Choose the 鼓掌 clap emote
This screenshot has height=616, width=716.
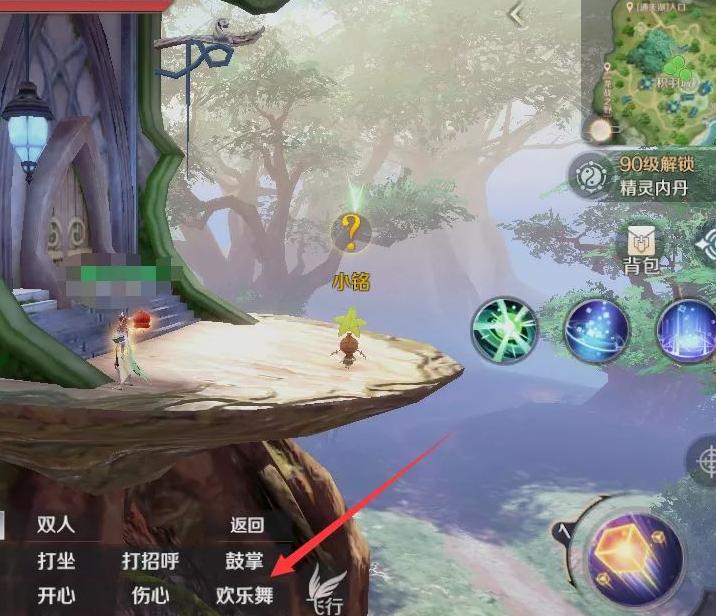coord(245,561)
